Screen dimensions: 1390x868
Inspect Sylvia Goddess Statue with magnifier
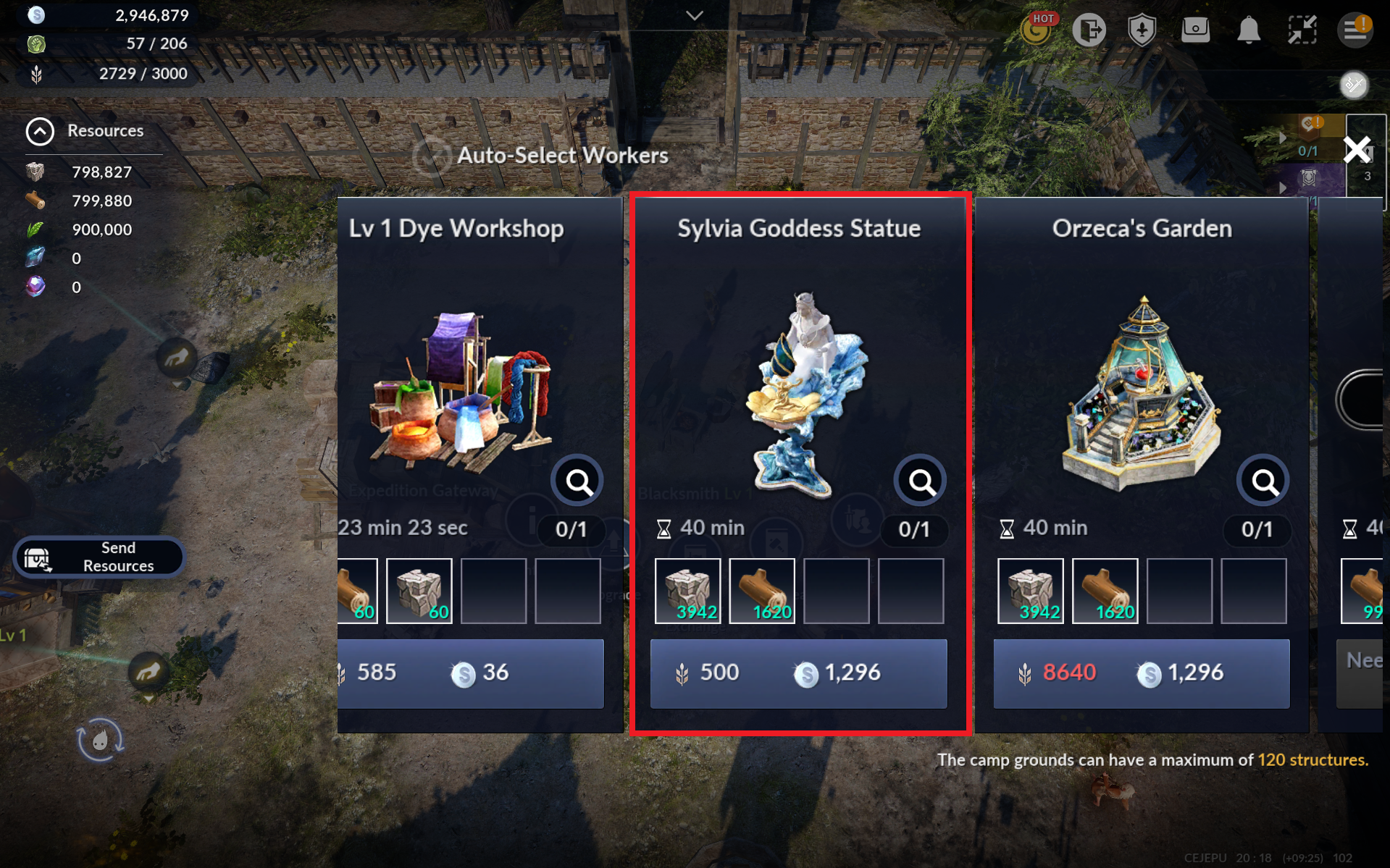[920, 481]
